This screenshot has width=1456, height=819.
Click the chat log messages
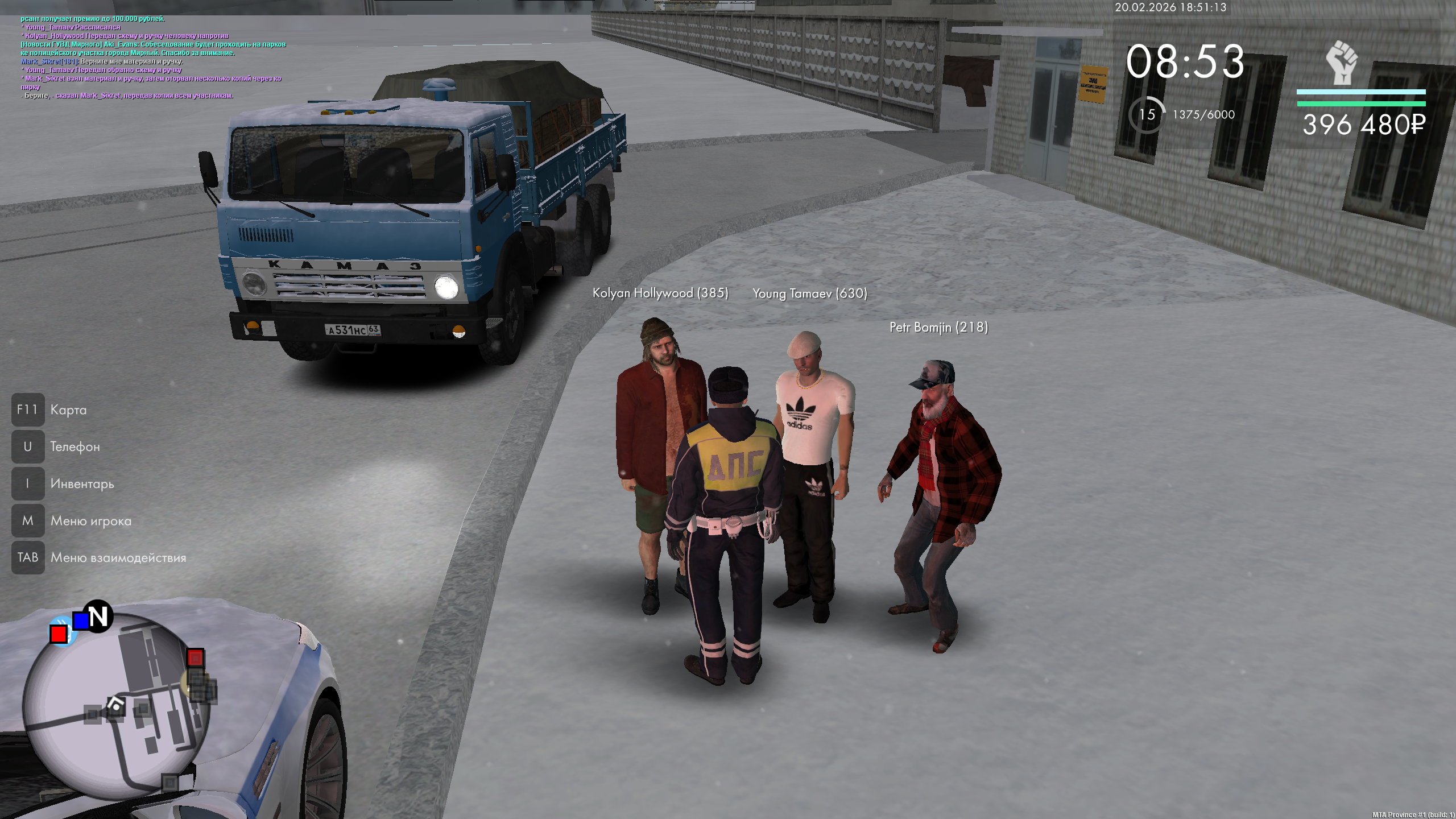[x=152, y=57]
